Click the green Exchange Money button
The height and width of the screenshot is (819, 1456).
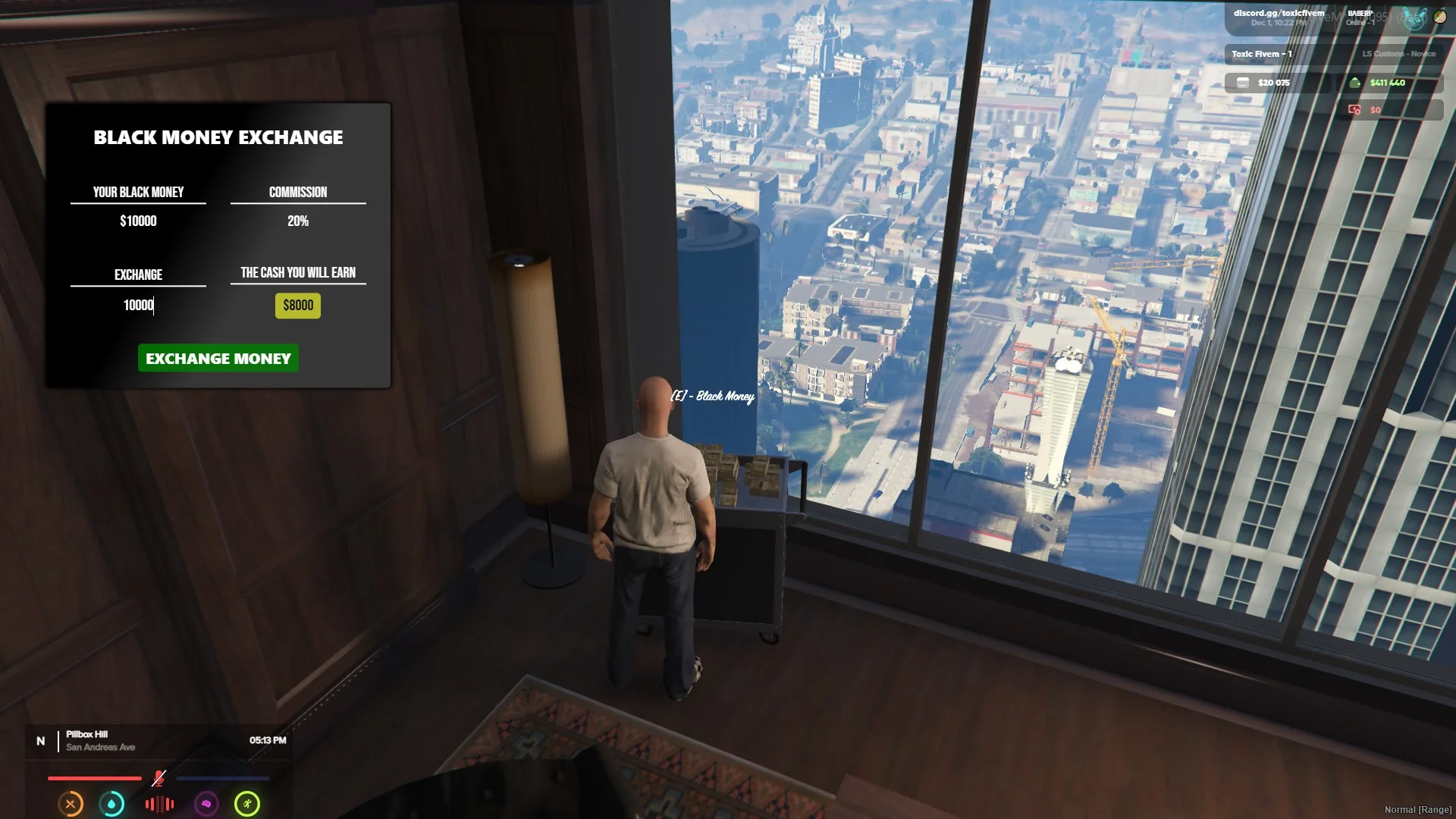point(218,359)
